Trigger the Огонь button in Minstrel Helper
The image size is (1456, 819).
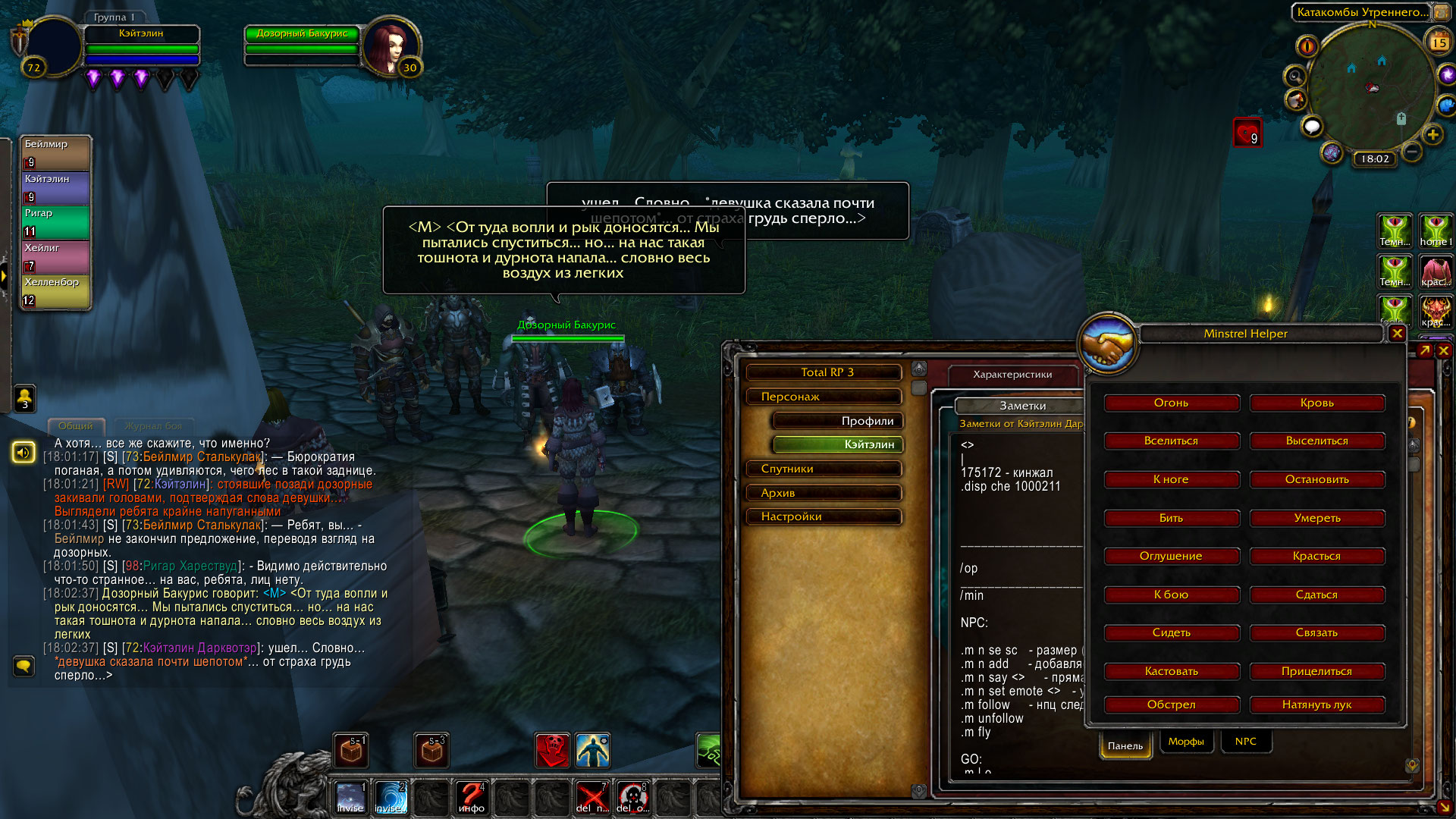coord(1171,403)
